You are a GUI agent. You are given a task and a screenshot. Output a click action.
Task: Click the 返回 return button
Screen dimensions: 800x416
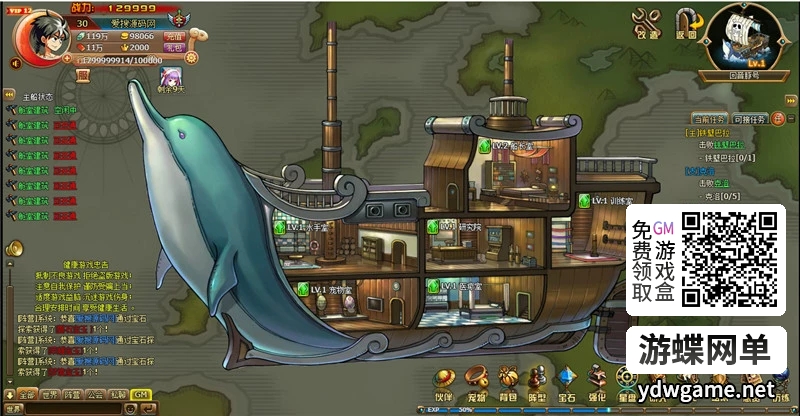coord(685,21)
